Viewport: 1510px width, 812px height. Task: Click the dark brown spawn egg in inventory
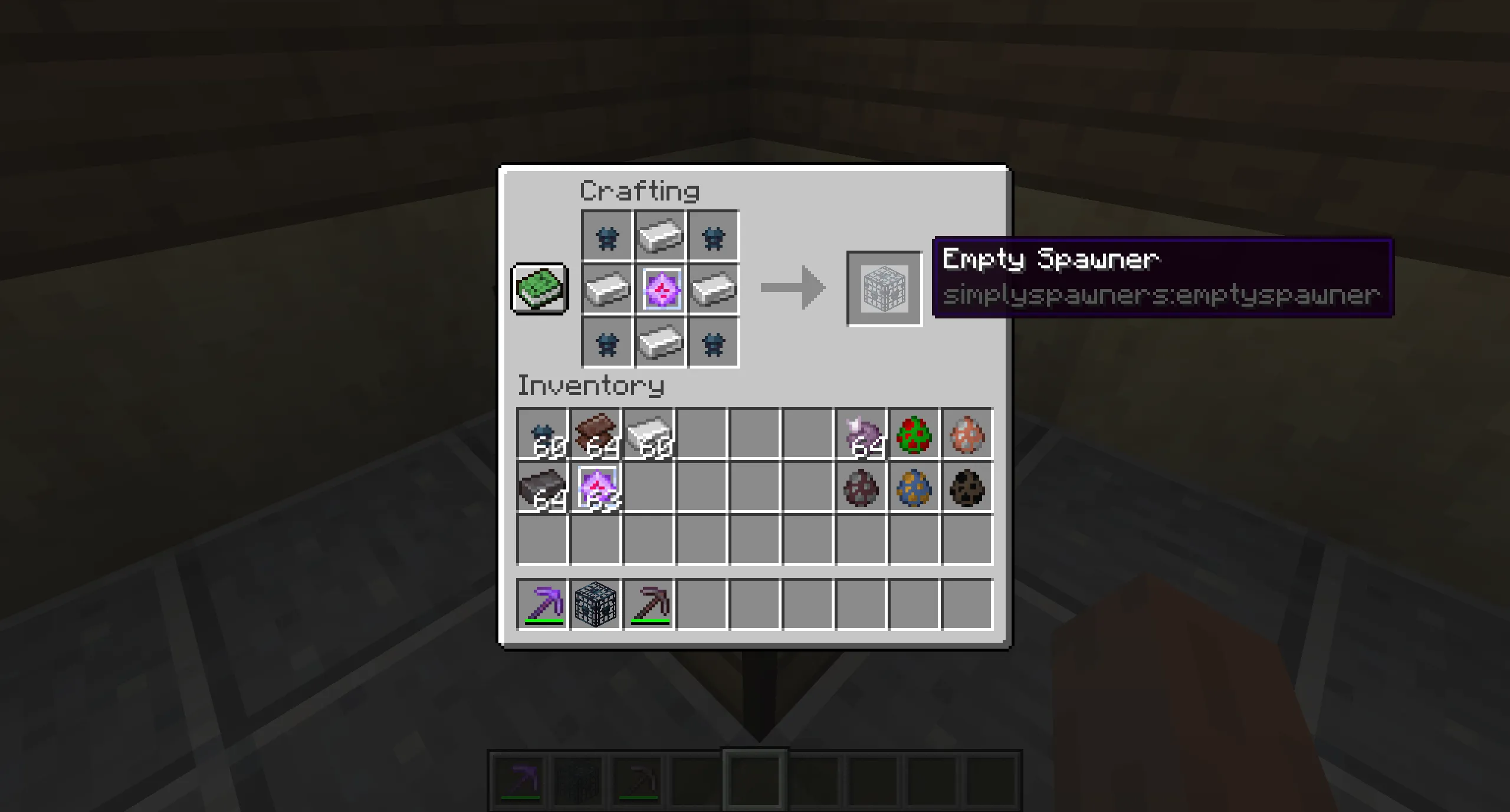(x=967, y=486)
